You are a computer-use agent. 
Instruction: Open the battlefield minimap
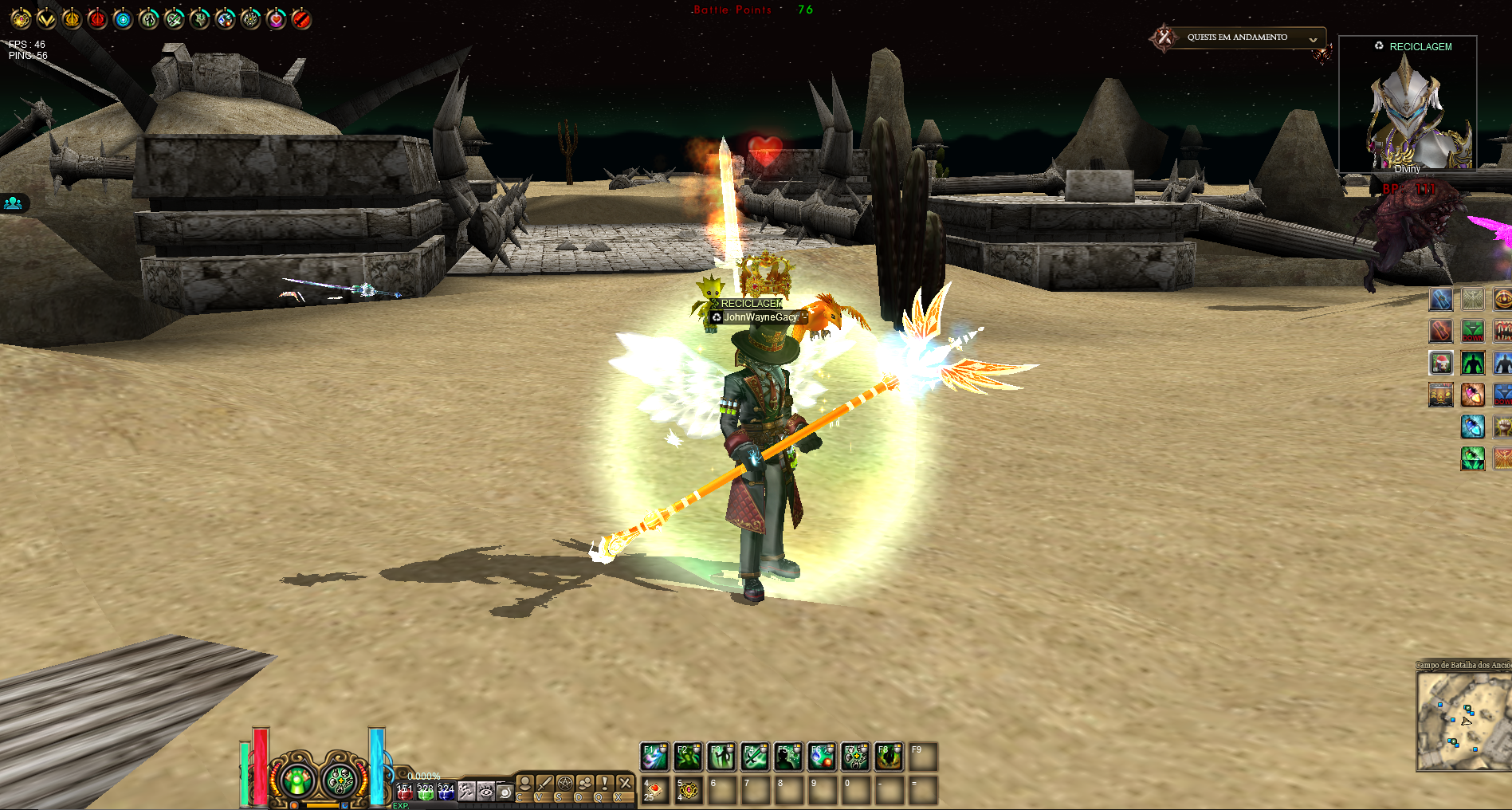(1463, 722)
